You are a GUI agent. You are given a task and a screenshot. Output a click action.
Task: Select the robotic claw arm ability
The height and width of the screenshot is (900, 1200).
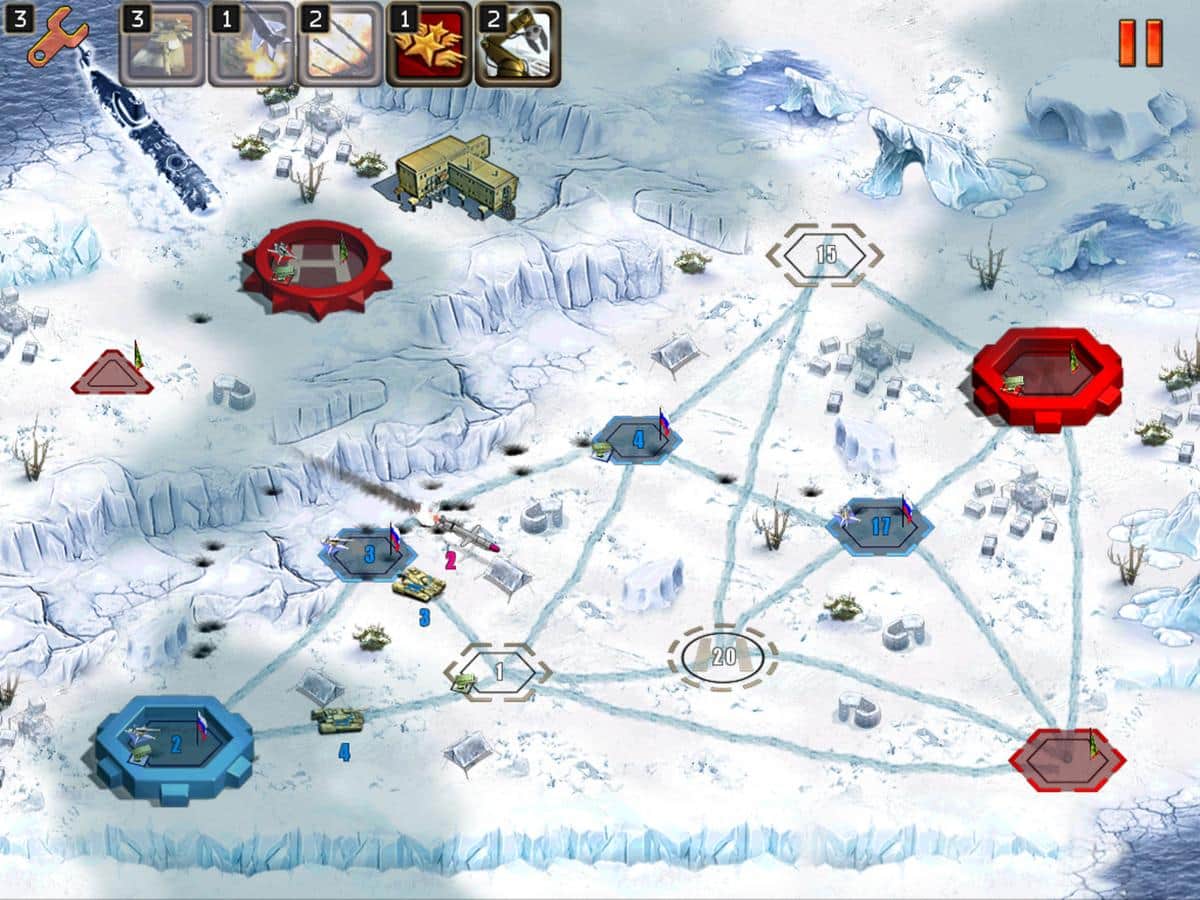[517, 45]
